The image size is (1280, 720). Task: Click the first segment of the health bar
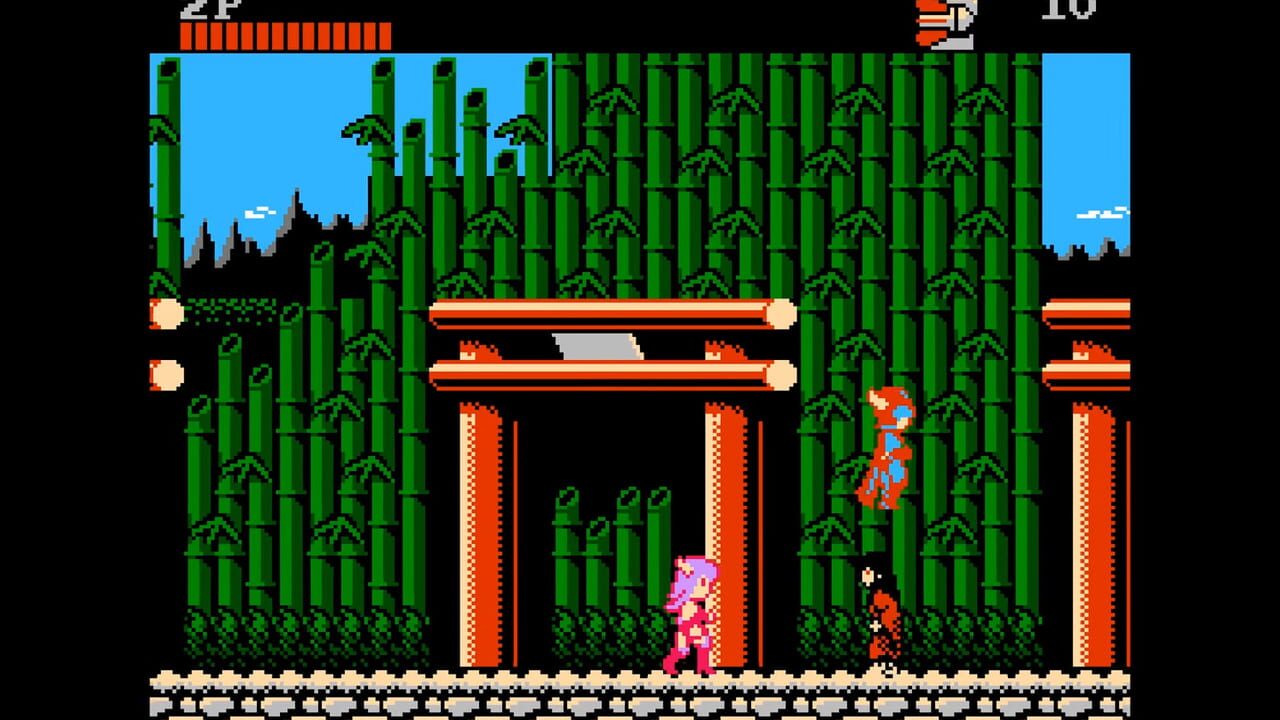coord(188,35)
